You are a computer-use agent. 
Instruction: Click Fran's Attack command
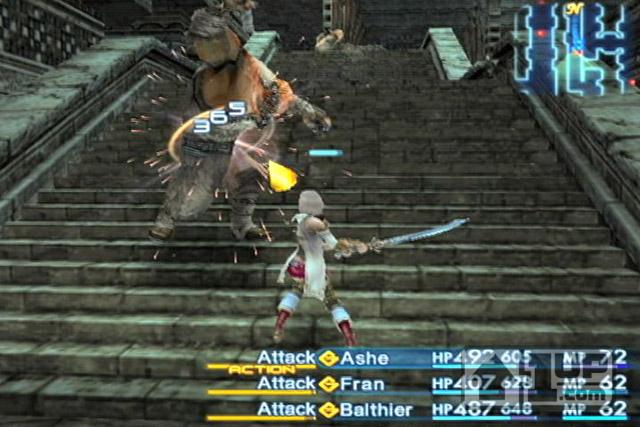pos(286,383)
